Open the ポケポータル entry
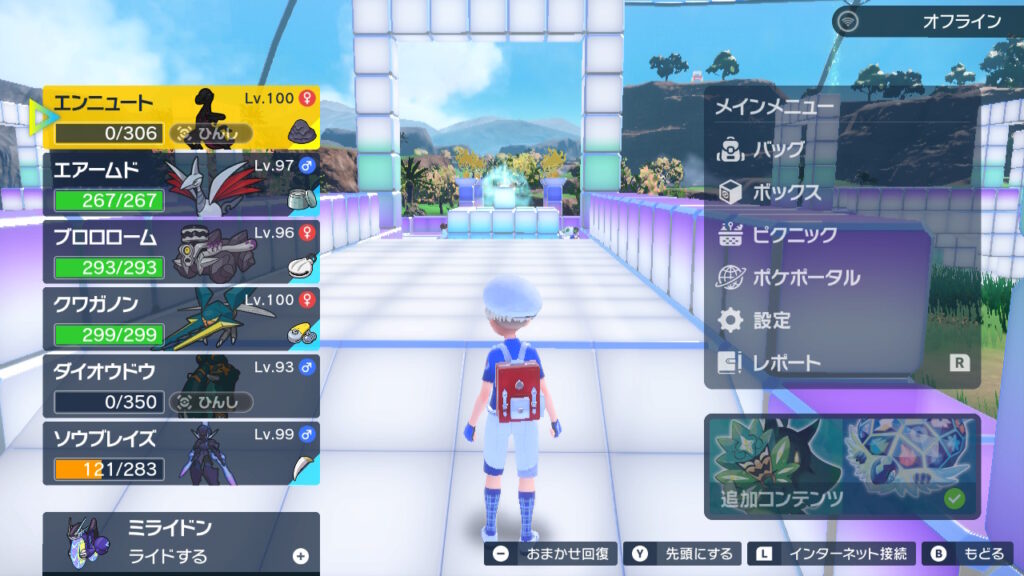Screen dimensions: 1024x576 (x=805, y=277)
